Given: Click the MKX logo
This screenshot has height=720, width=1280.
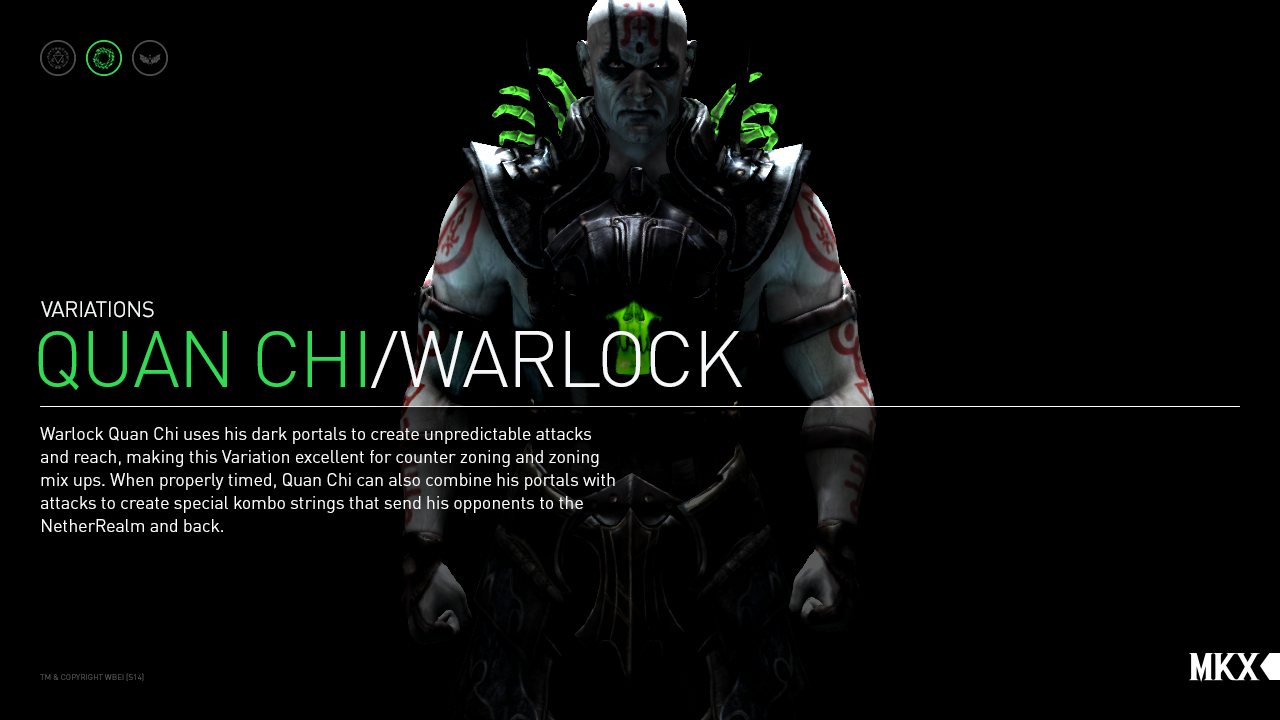Looking at the screenshot, I should click(x=1222, y=666).
